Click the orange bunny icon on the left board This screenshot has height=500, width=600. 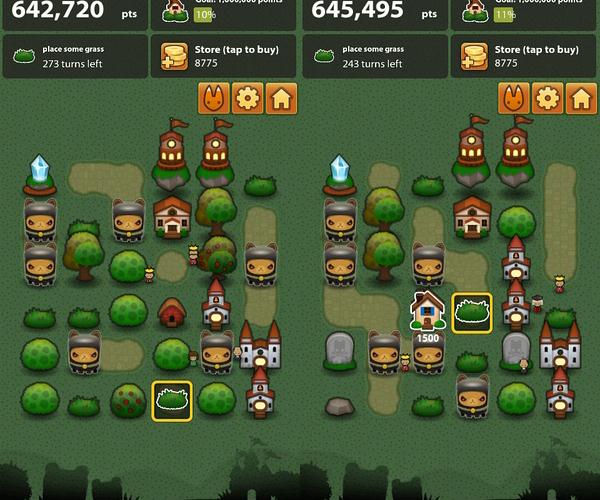(213, 98)
